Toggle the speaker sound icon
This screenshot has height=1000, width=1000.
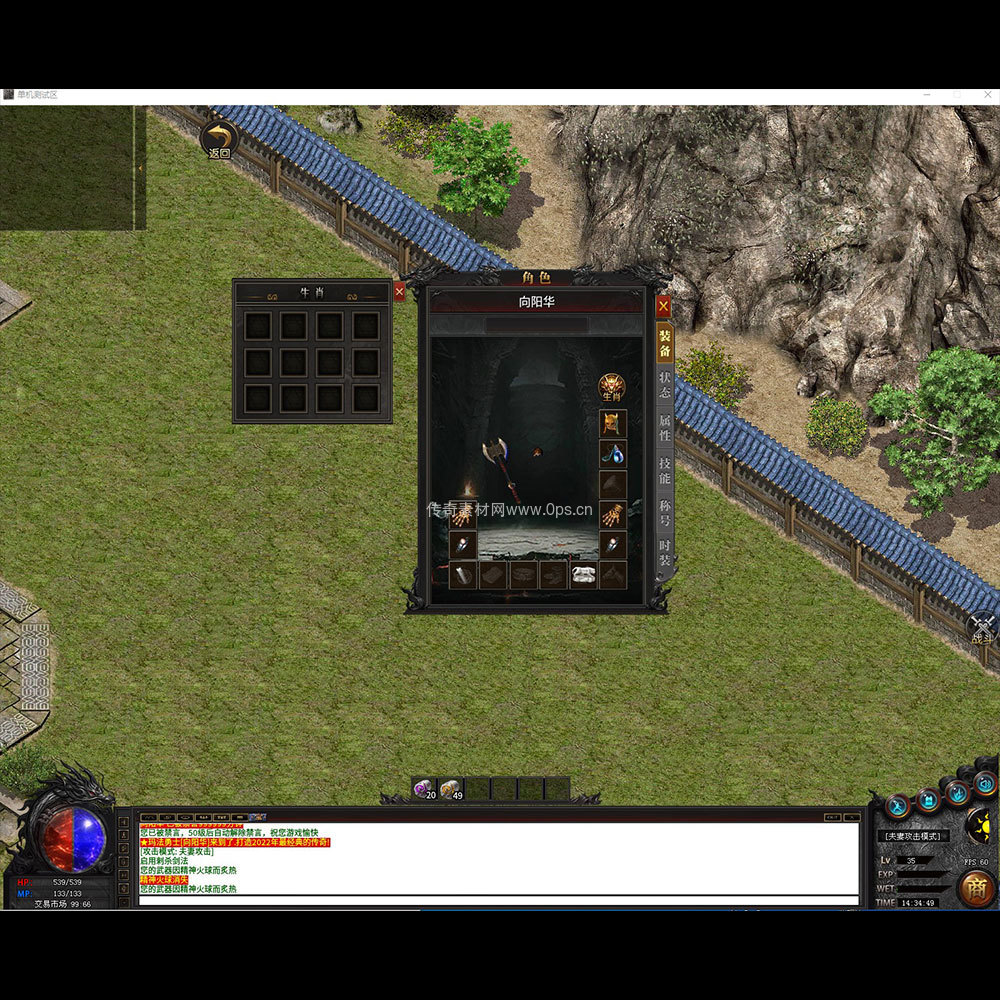click(x=986, y=784)
